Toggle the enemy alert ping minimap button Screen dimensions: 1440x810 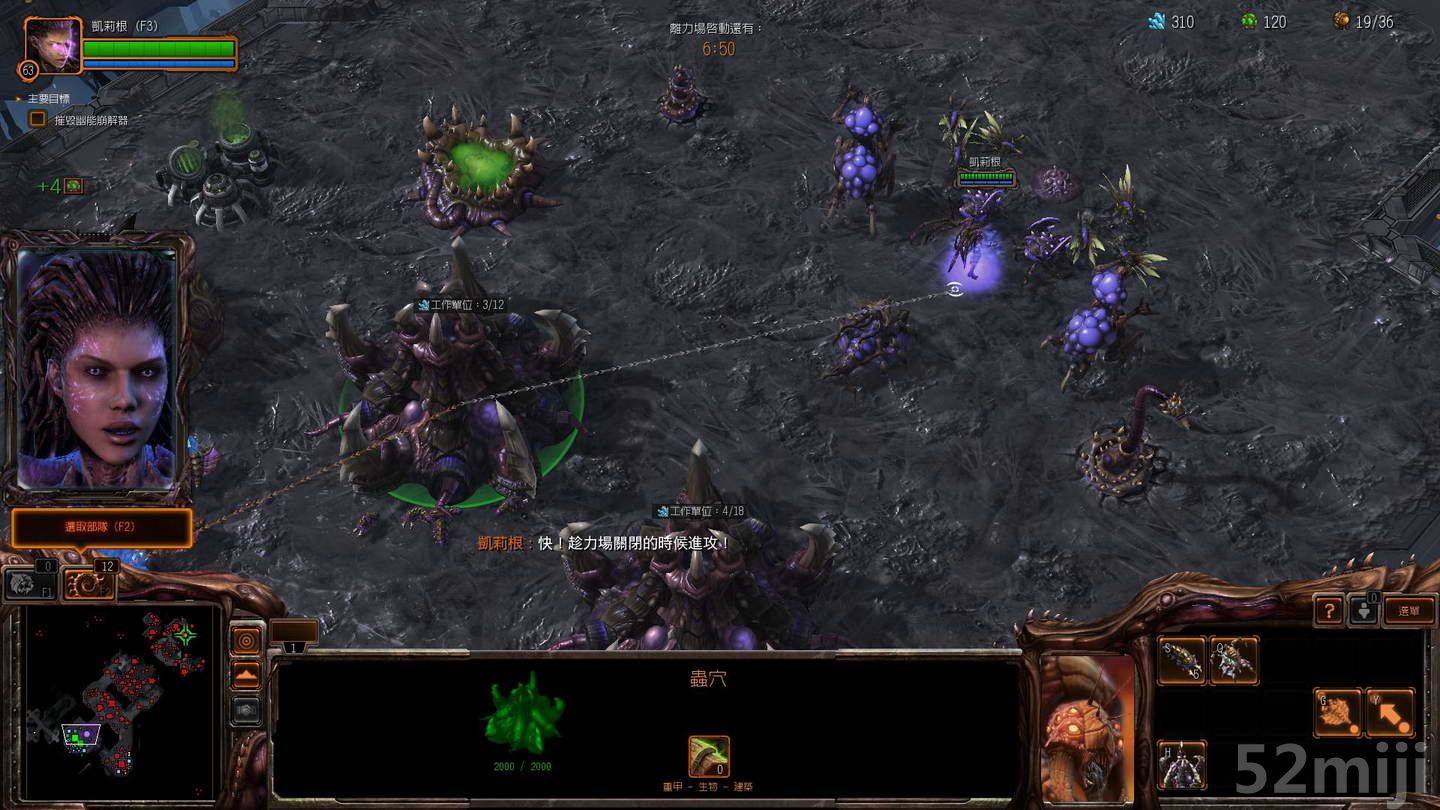(247, 639)
